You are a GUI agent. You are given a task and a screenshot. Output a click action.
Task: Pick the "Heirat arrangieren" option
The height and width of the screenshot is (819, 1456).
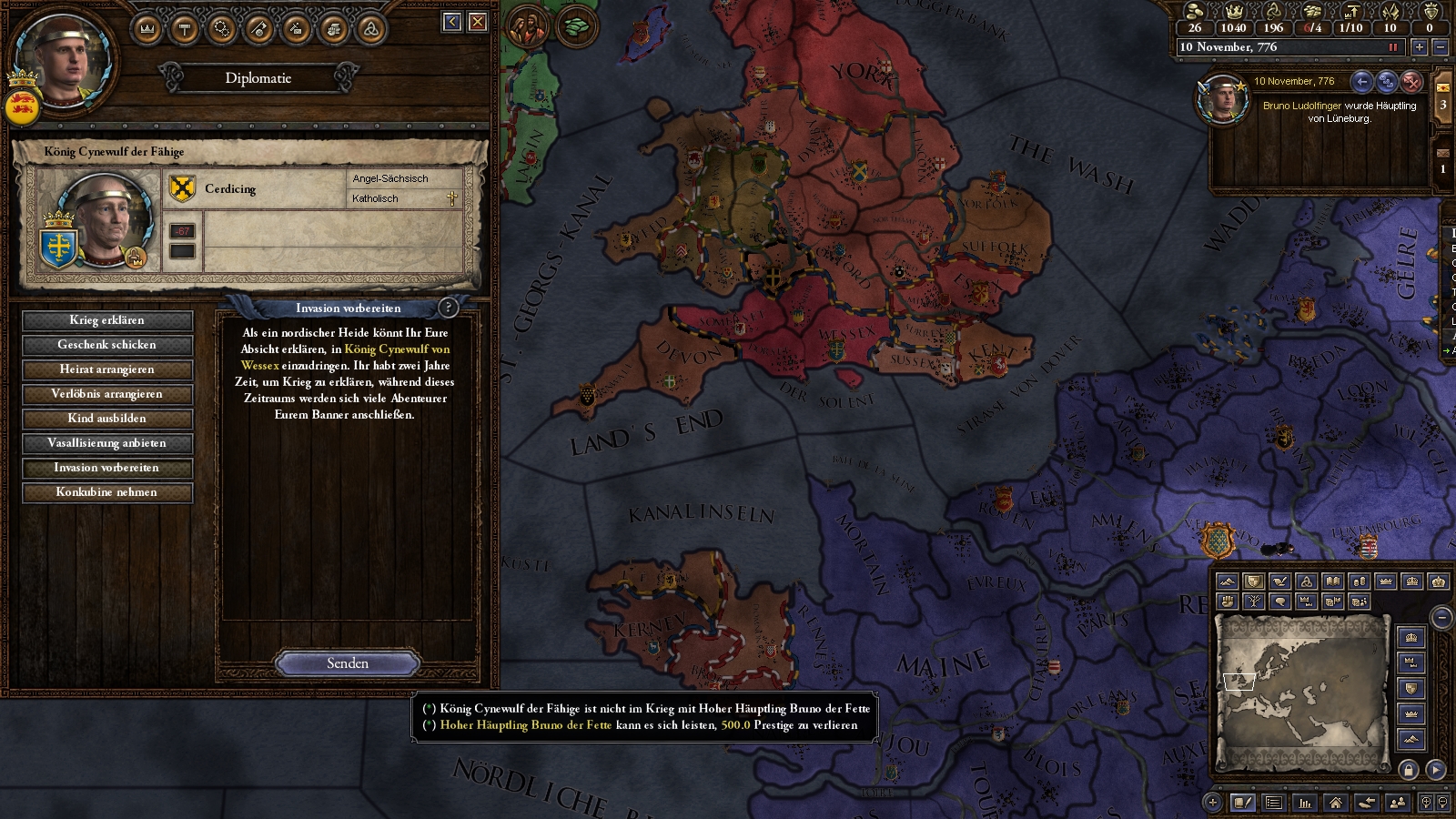(107, 369)
